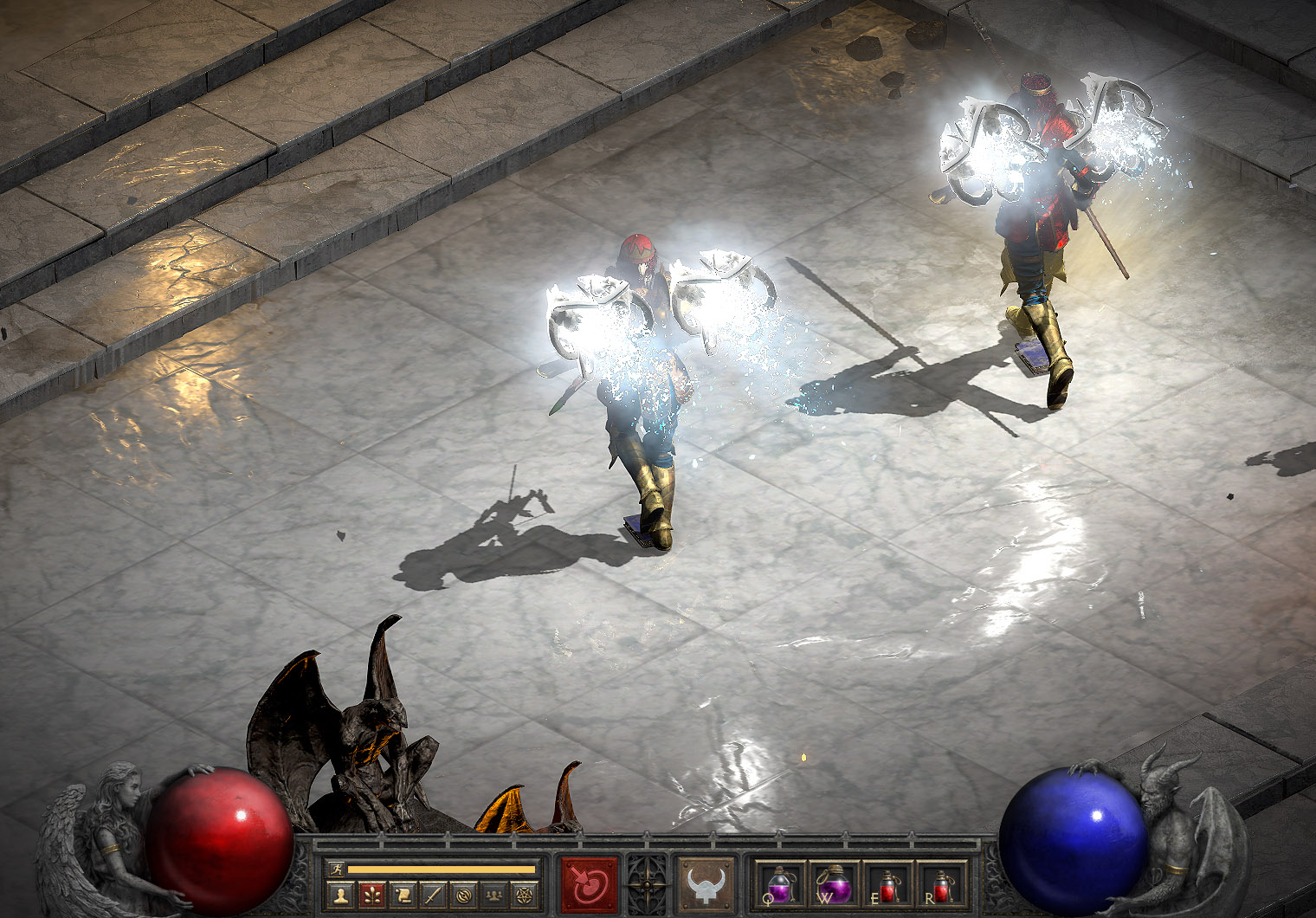This screenshot has height=918, width=1316.
Task: Use the red healing potion in slot R
Action: (941, 884)
